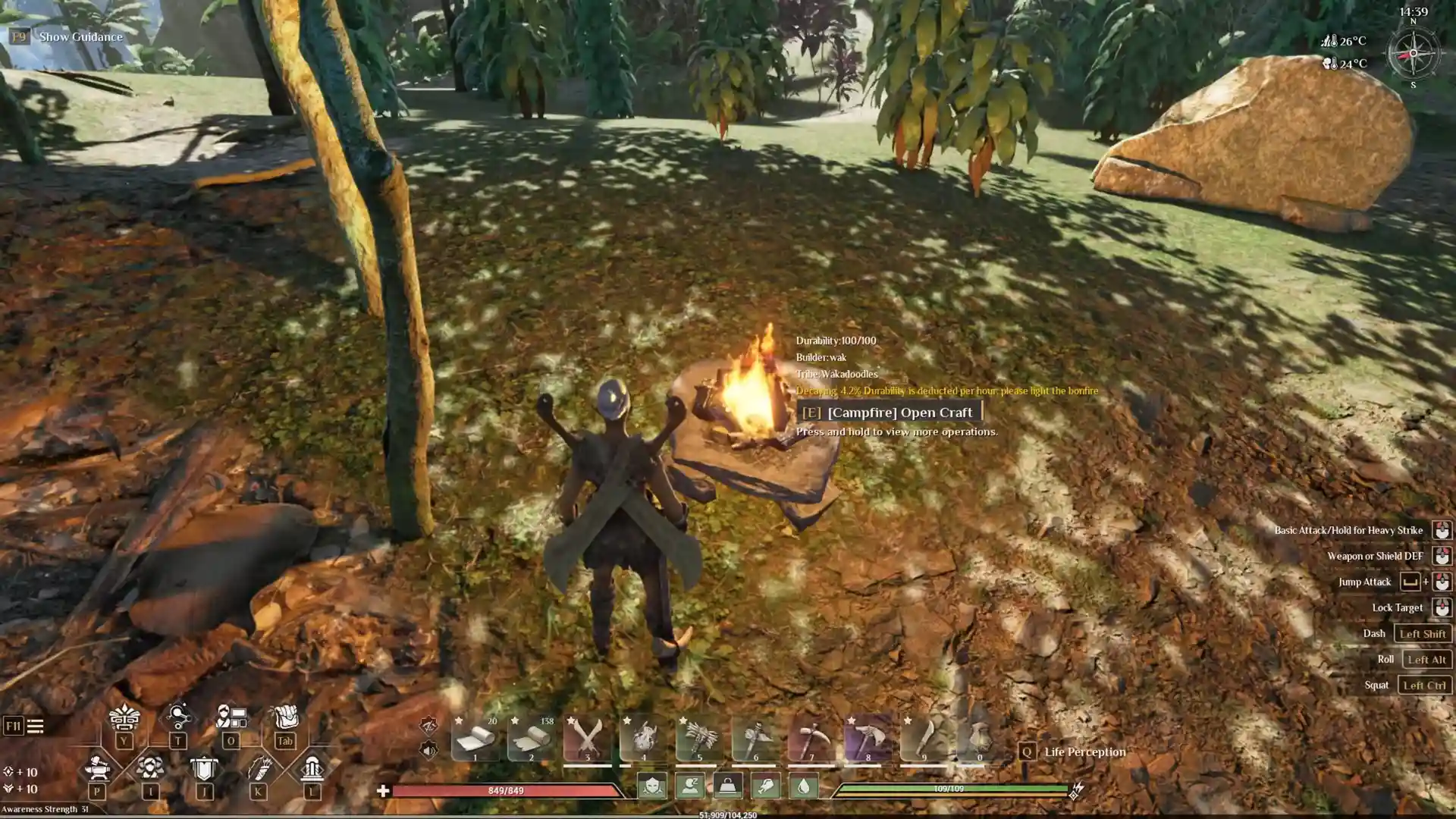Open the list menu beside F11
The image size is (1456, 819).
(x=35, y=726)
